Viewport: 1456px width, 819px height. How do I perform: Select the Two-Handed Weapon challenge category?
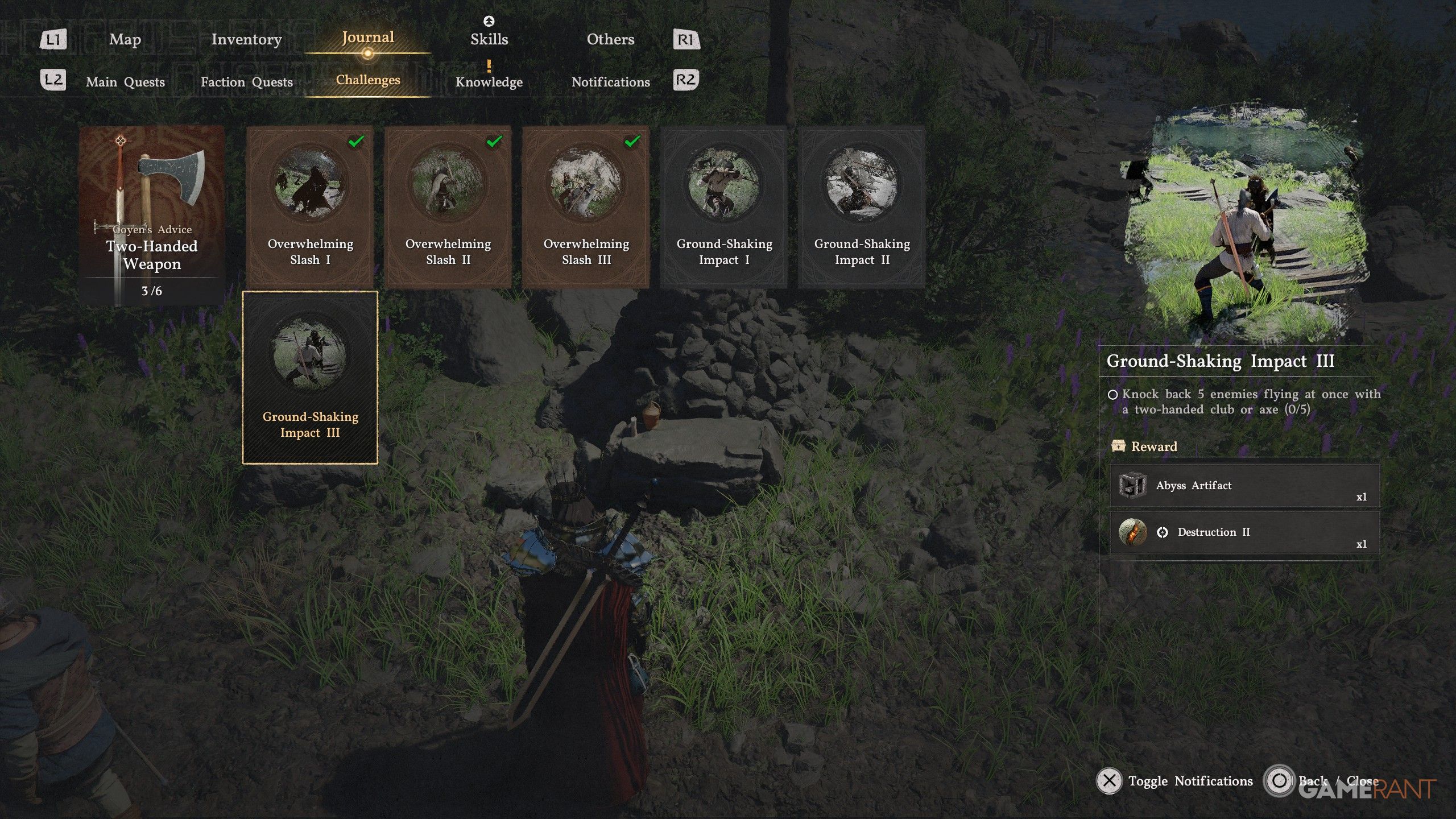tap(152, 215)
